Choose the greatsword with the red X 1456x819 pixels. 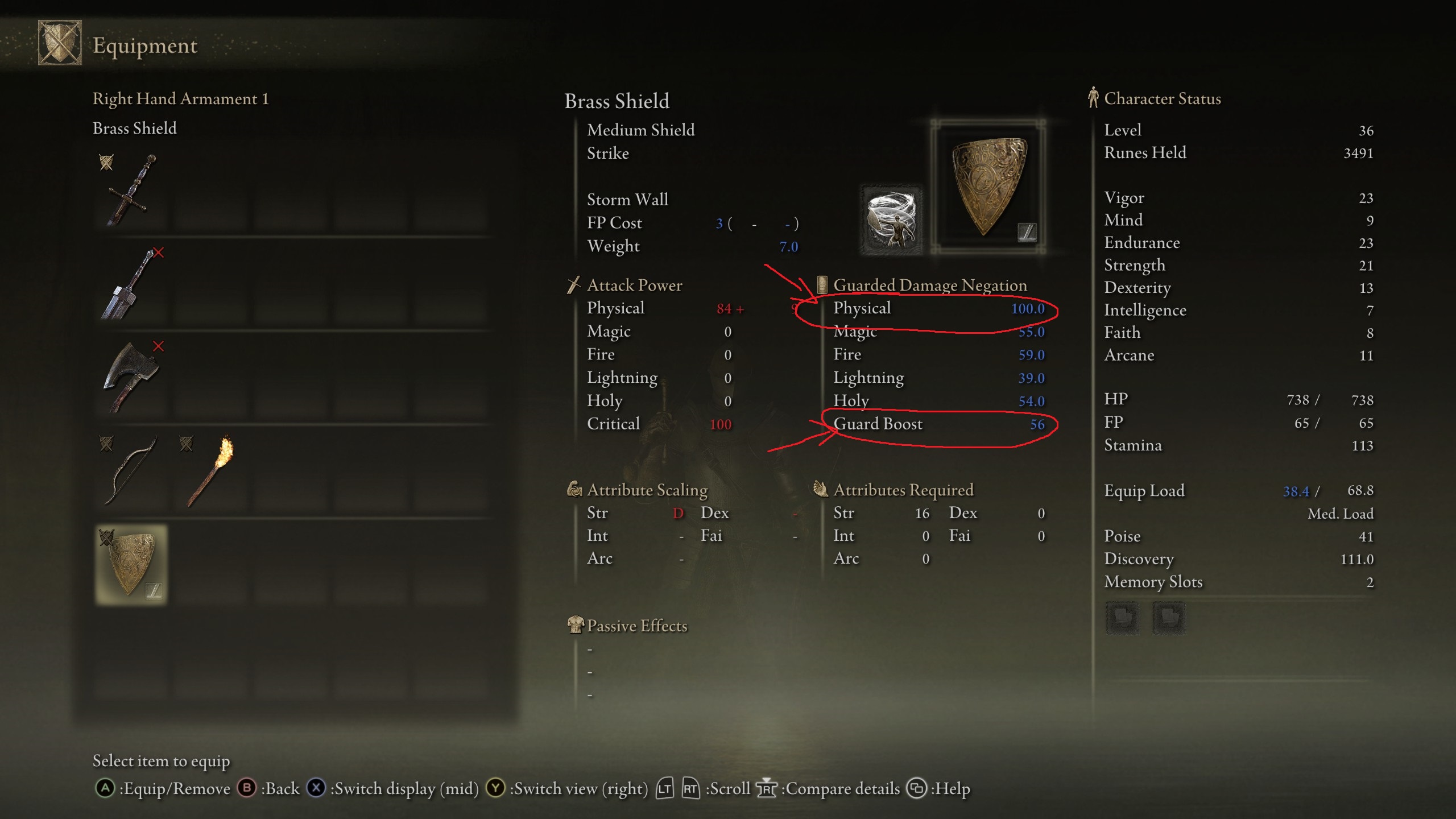pos(131,284)
